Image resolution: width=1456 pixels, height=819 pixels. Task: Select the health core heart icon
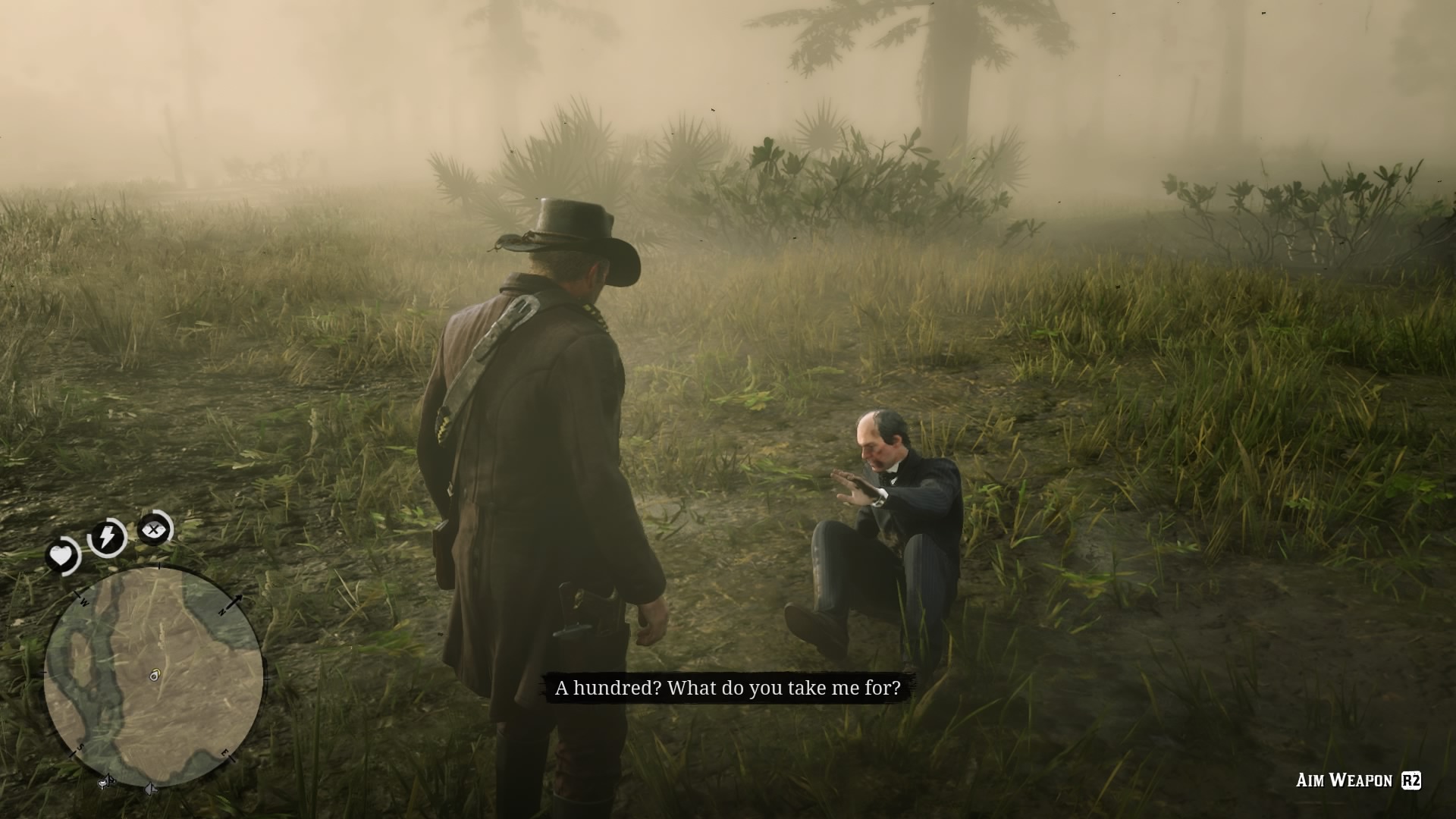[62, 553]
